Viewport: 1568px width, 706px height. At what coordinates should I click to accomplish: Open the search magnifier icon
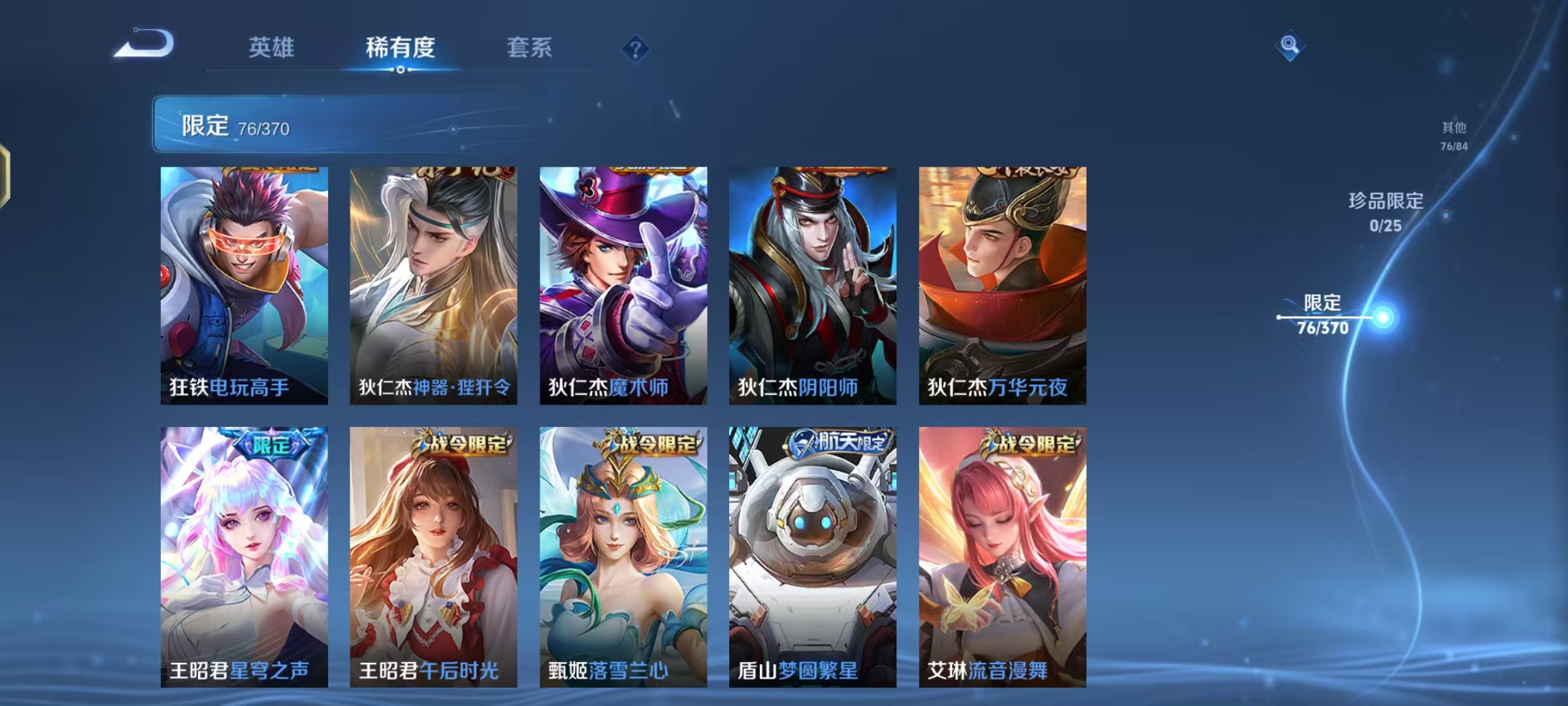1288,45
